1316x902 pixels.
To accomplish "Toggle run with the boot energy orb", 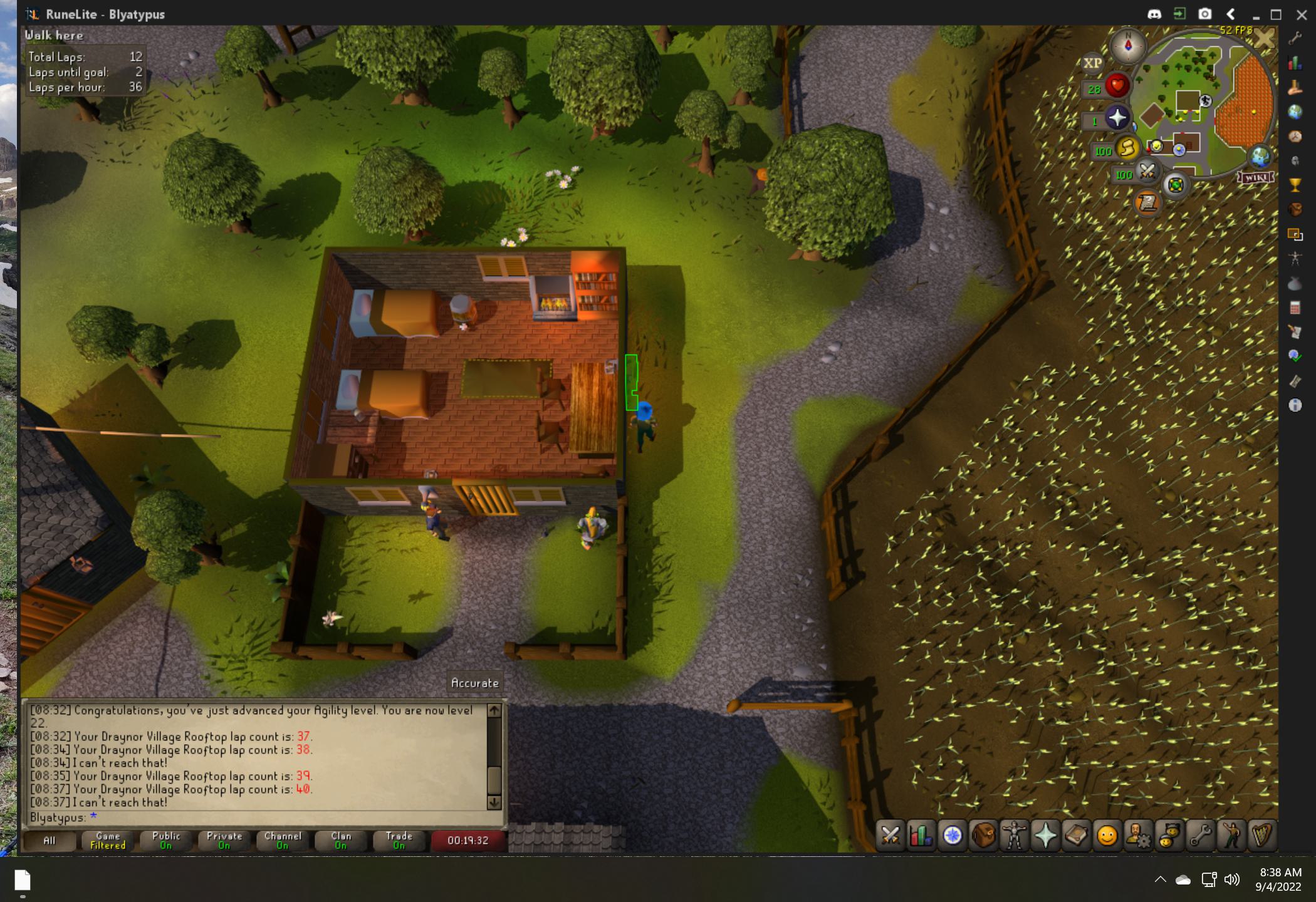I will coord(1126,149).
